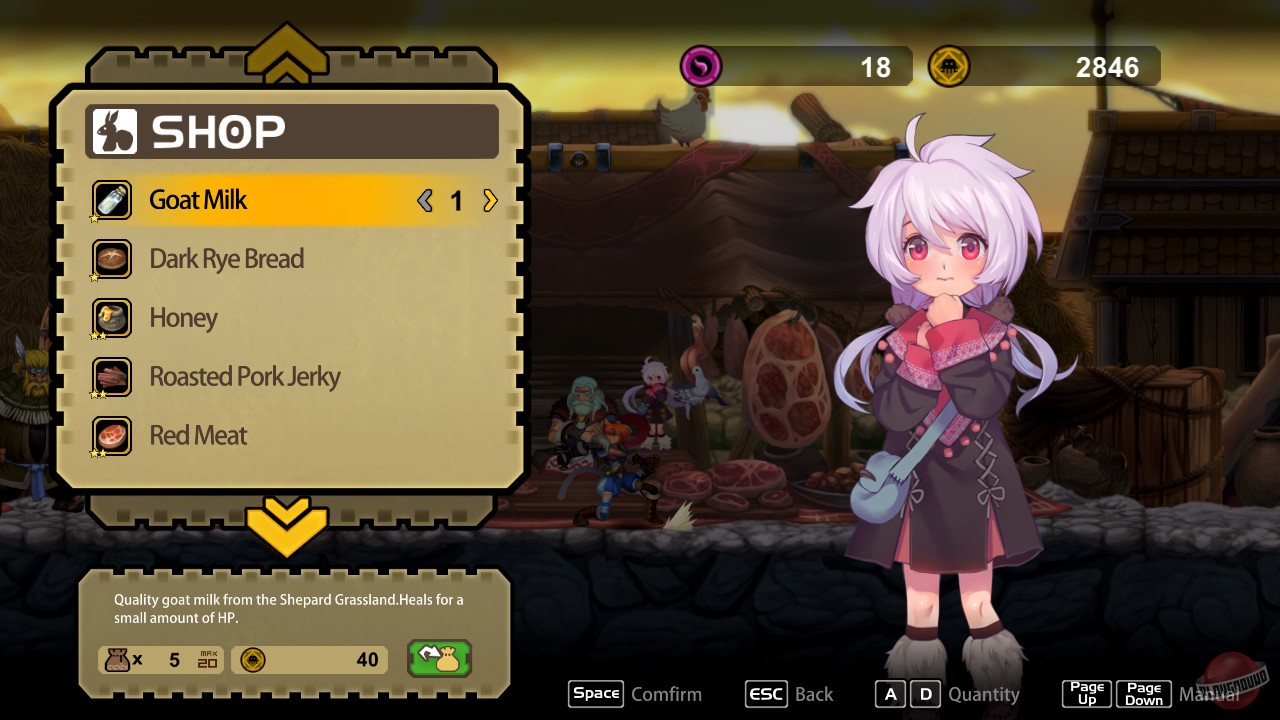Click the yellow down chevron below the list
Screen dimensions: 1280x720
(x=288, y=528)
